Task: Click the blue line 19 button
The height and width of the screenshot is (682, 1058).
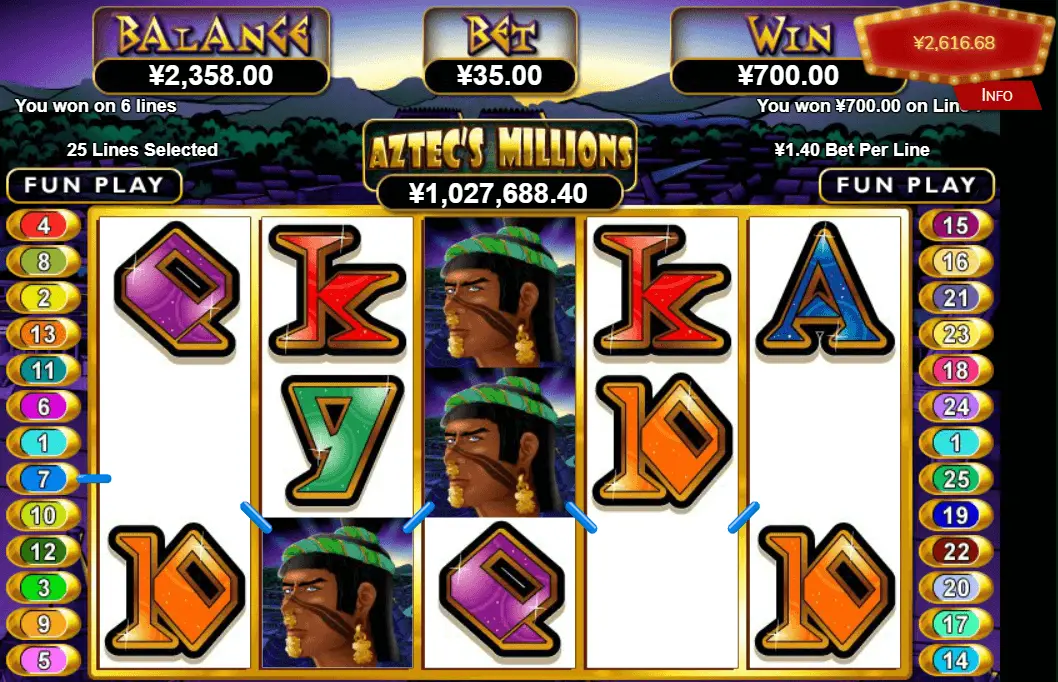Action: 956,515
